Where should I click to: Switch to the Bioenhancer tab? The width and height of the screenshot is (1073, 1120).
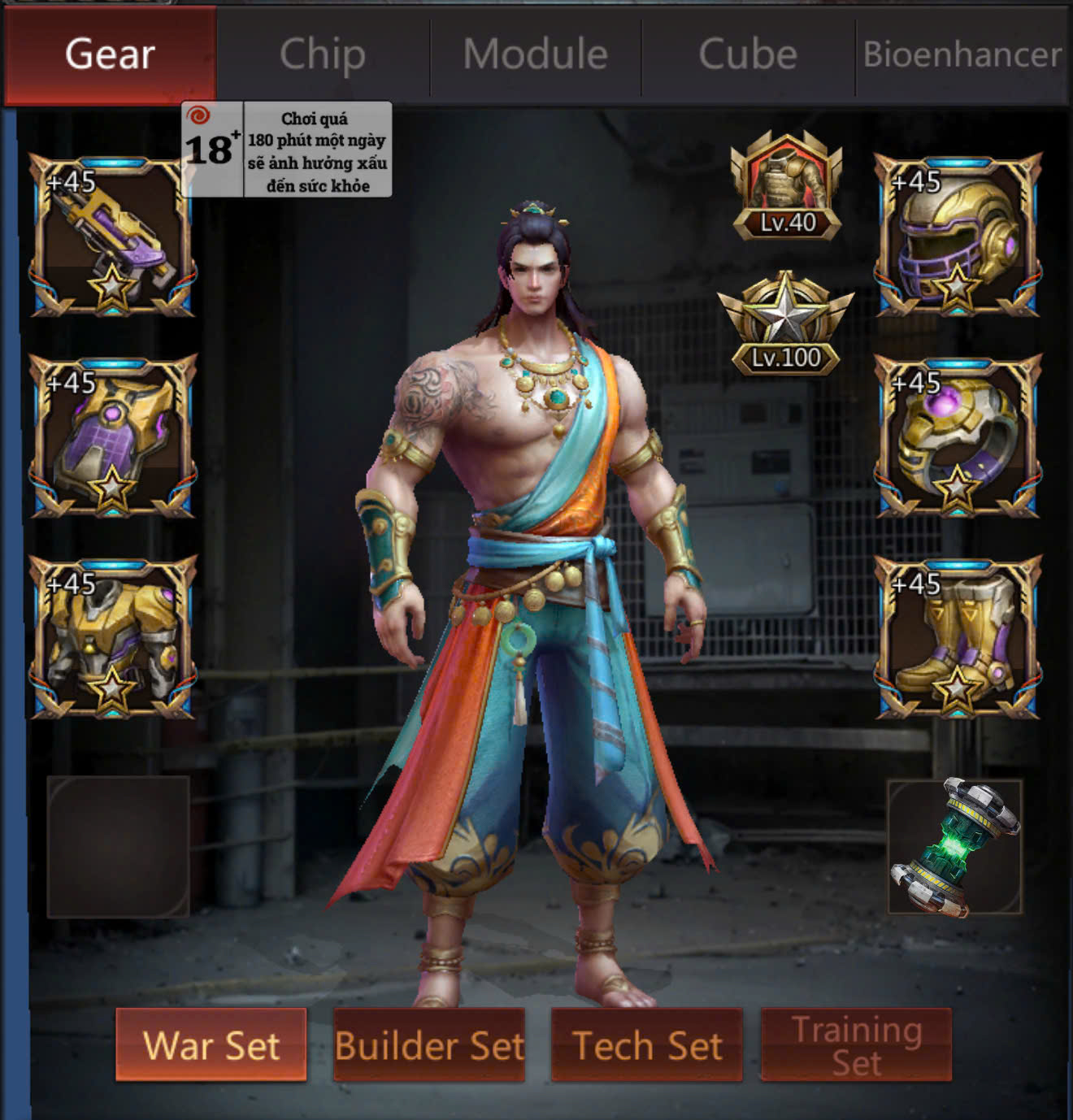coord(962,54)
